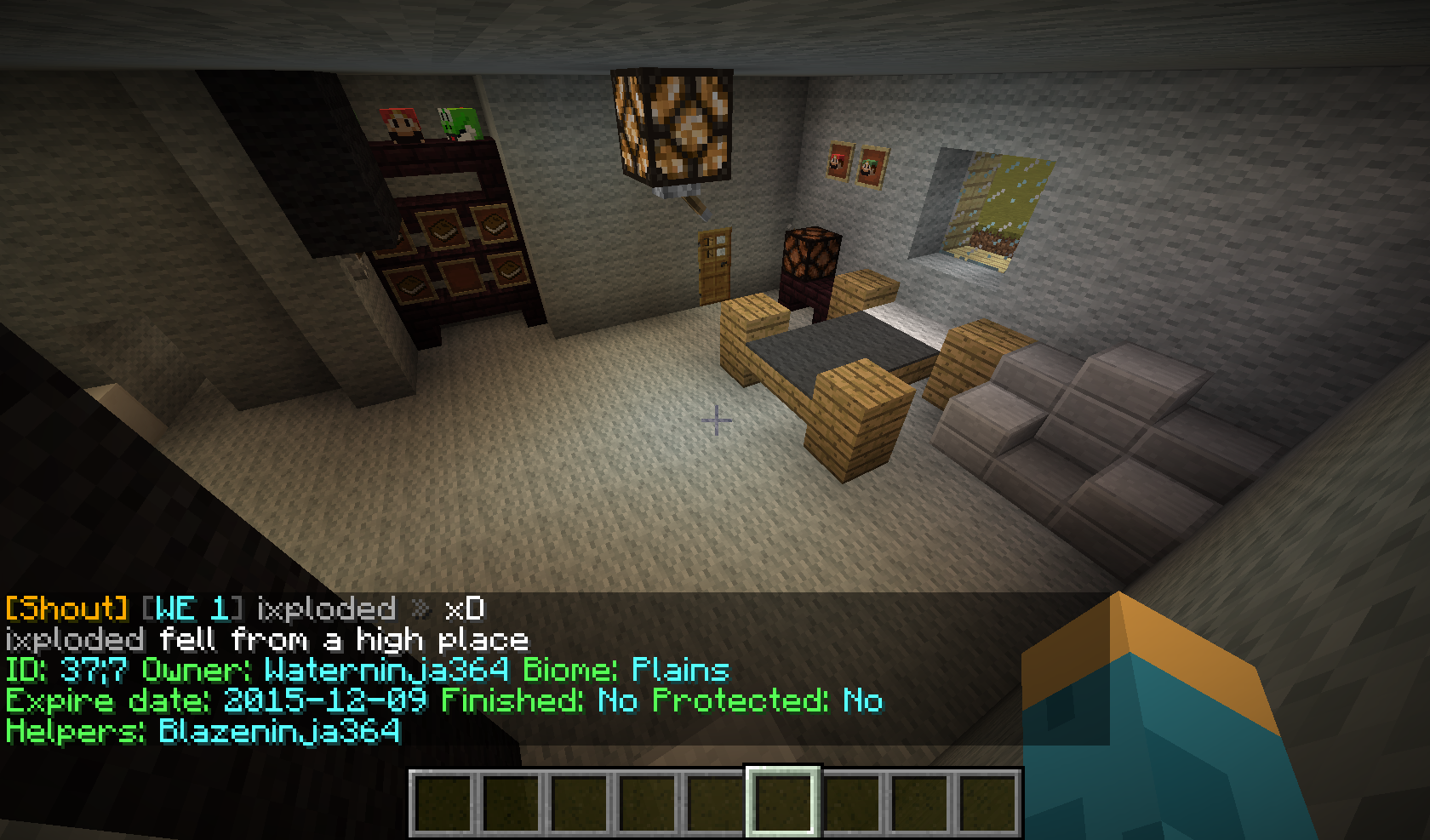The width and height of the screenshot is (1430, 840).
Task: Select the highlighted hotbar slot
Action: point(783,803)
